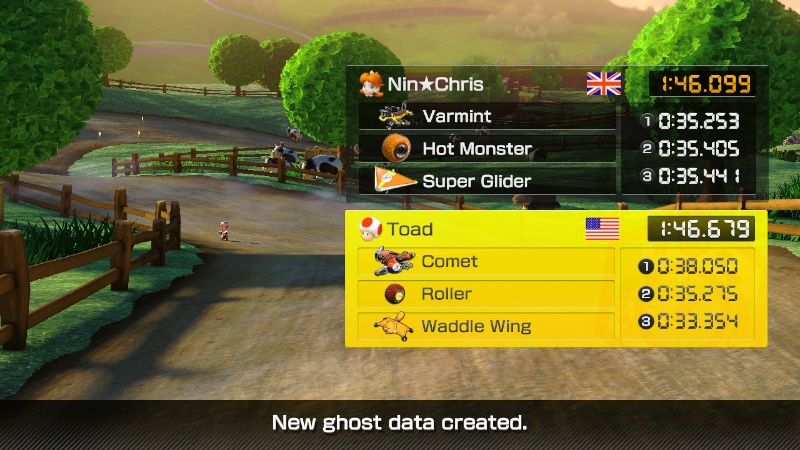Select the Waddle Wing glider row
800x450 pixels.
click(x=486, y=326)
